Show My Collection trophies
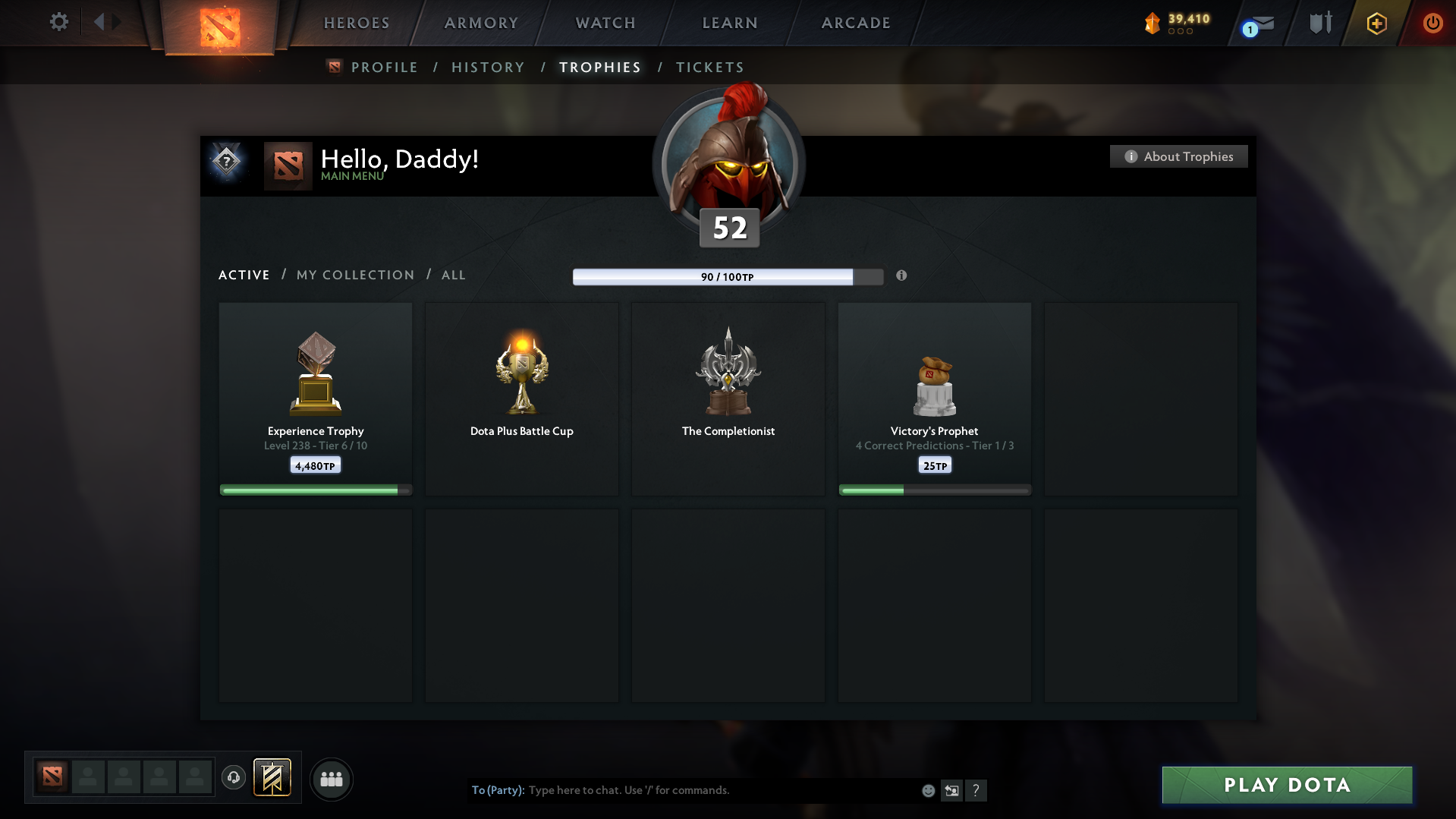Screen dimensions: 1456x819 pyautogui.click(x=355, y=275)
